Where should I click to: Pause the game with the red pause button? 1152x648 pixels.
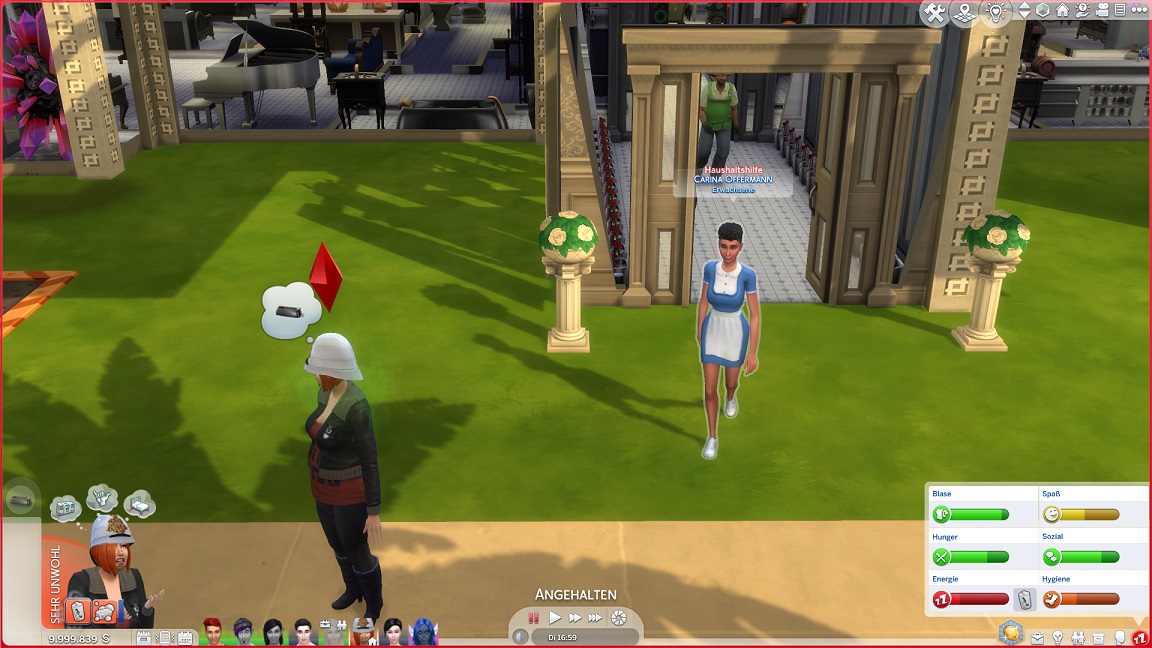534,618
